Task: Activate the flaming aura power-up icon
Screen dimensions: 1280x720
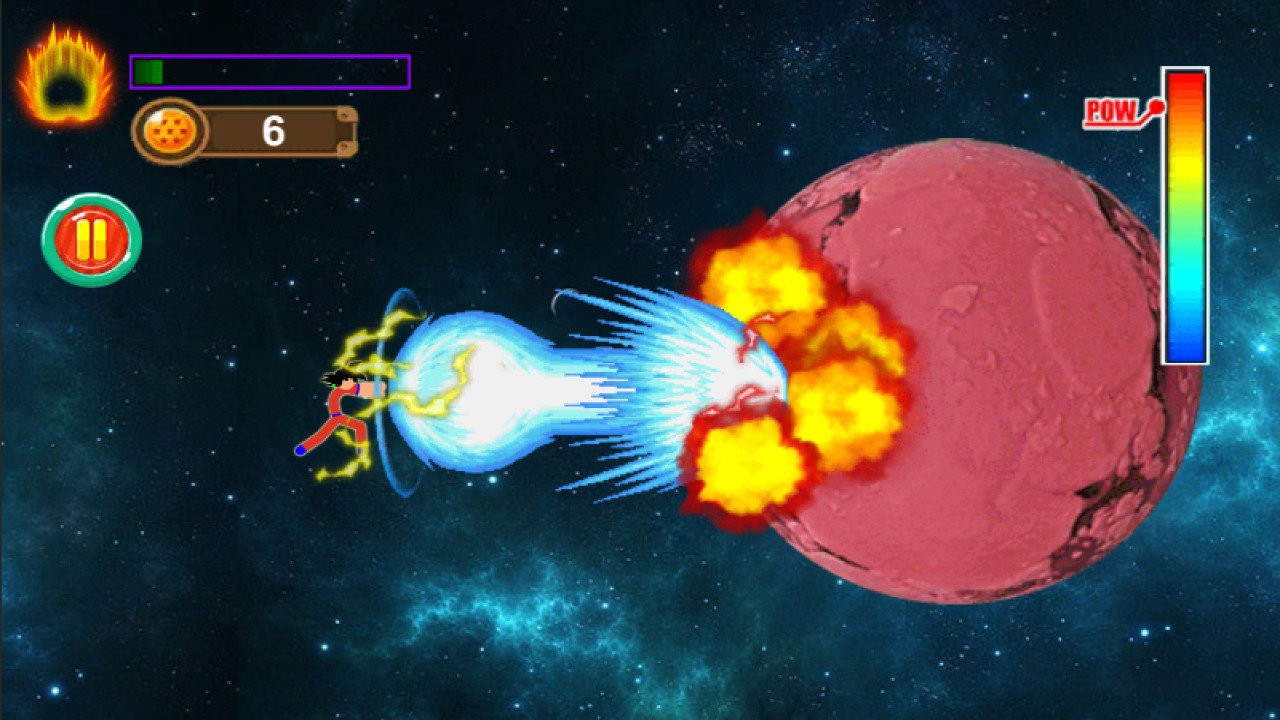Action: point(65,77)
